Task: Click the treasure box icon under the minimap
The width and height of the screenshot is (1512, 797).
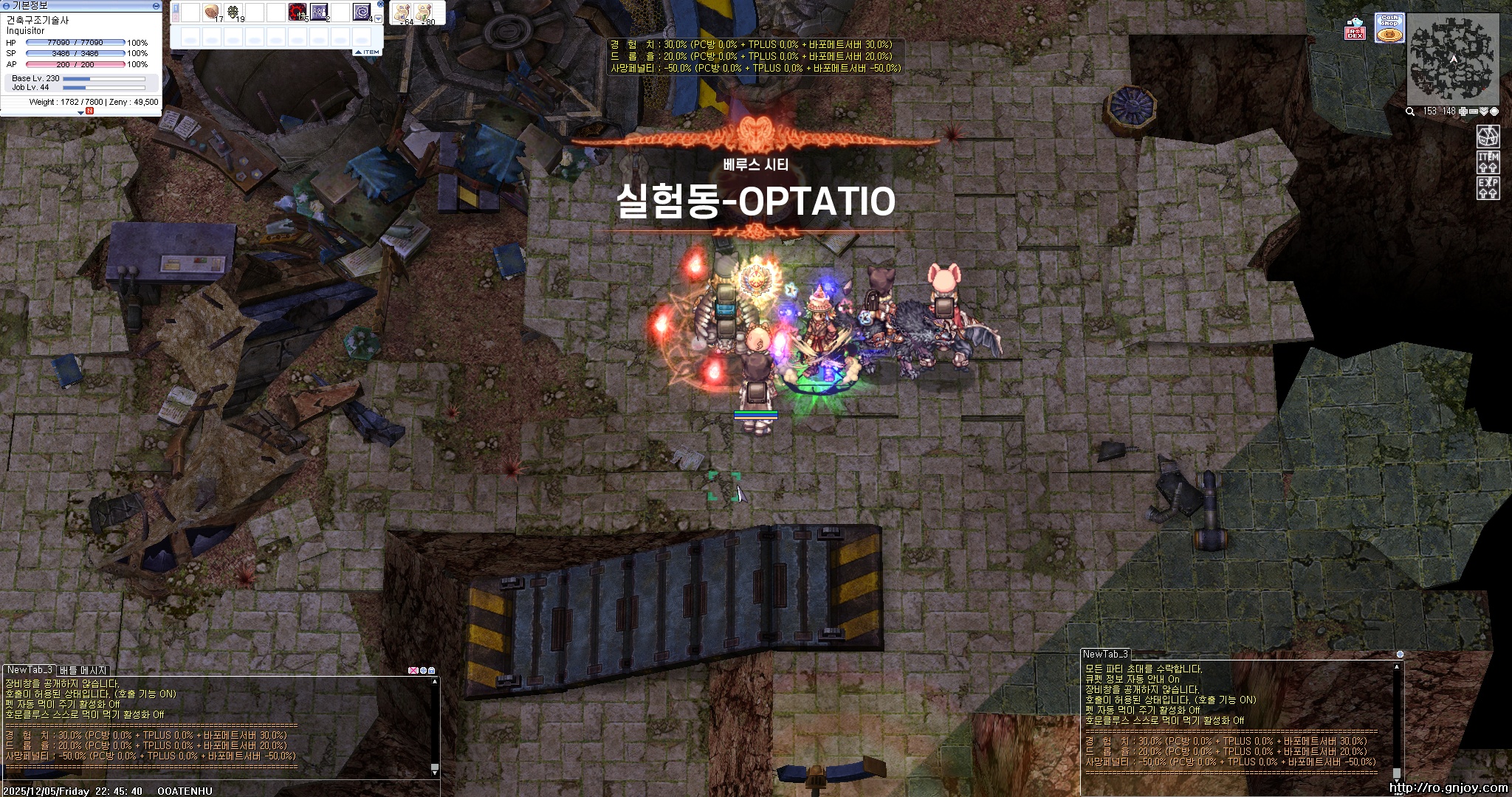Action: tap(1488, 138)
